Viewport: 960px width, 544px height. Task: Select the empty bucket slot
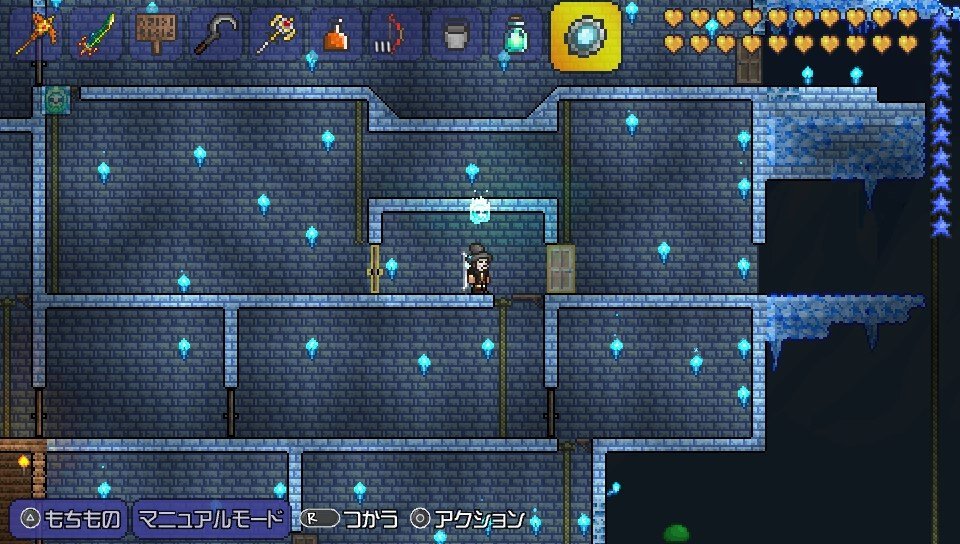pyautogui.click(x=456, y=35)
